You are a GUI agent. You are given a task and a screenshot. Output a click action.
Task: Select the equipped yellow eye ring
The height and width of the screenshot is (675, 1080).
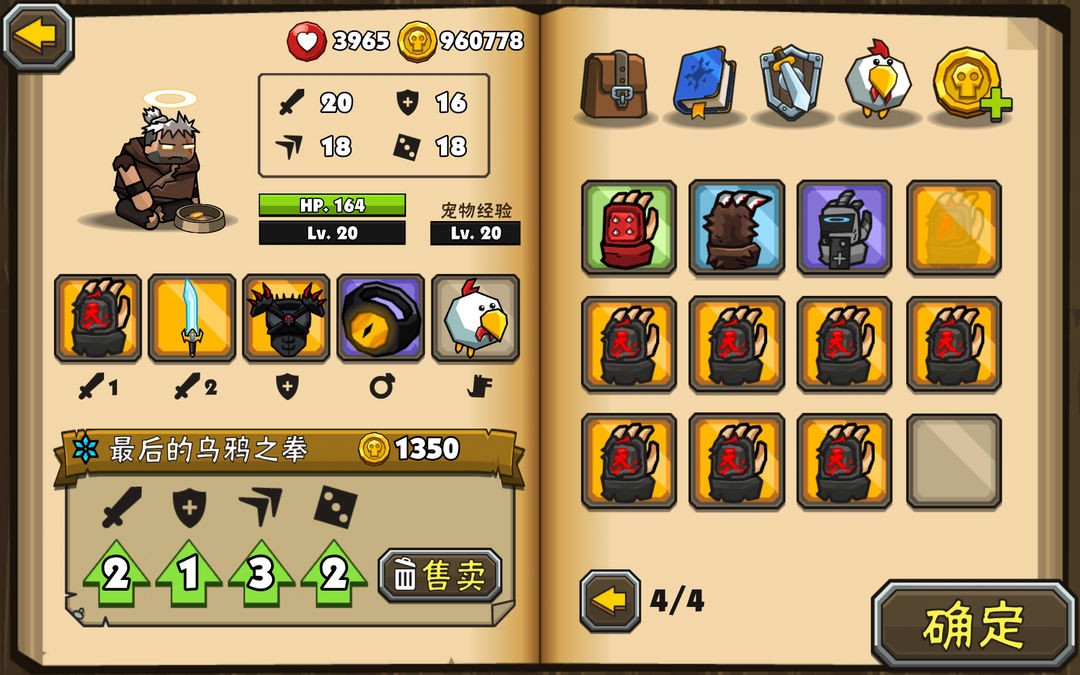click(x=380, y=318)
